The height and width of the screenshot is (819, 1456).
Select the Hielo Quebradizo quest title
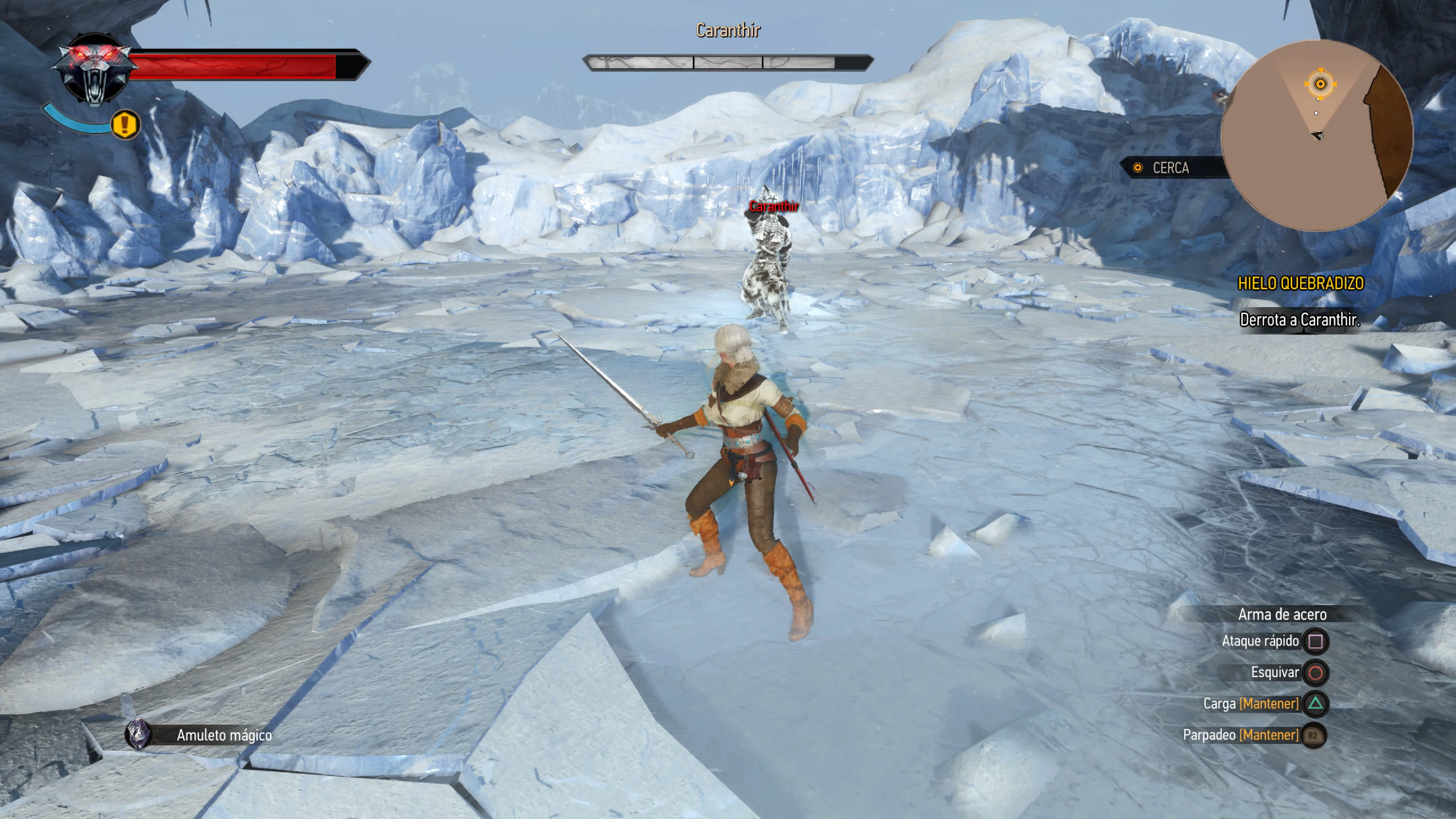coord(1300,283)
